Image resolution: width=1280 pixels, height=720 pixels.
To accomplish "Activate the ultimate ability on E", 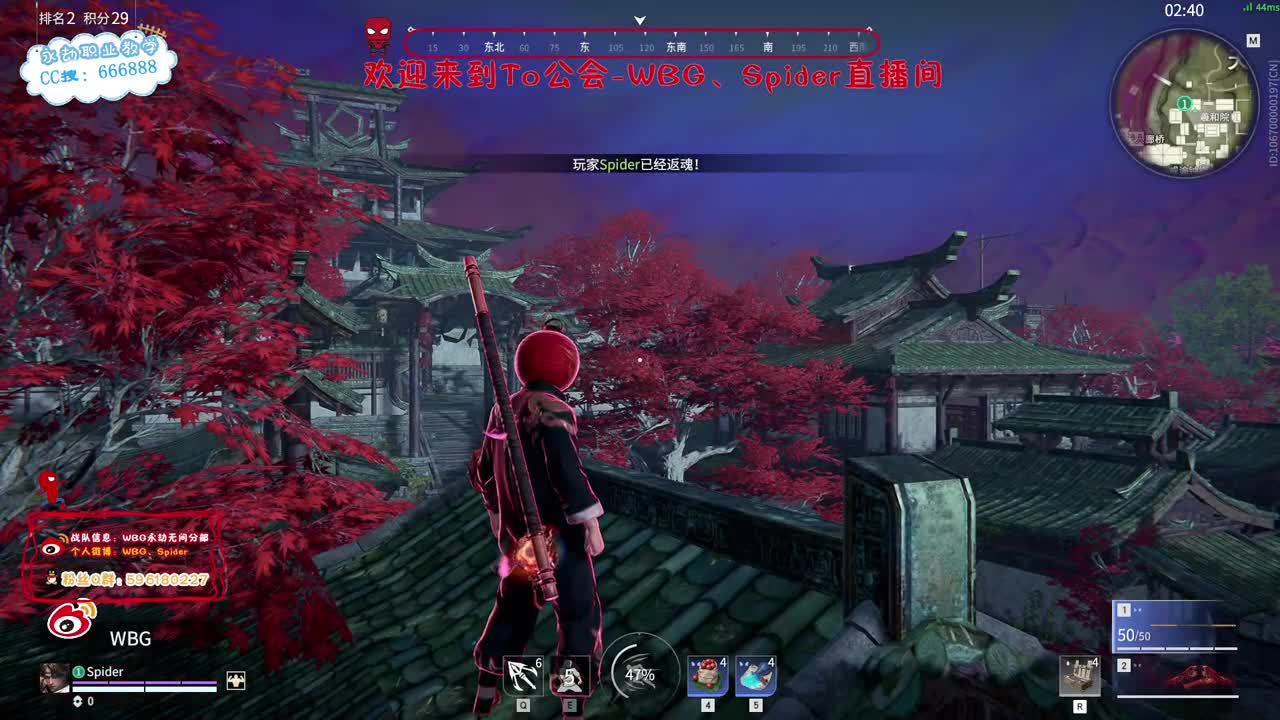I will click(568, 677).
